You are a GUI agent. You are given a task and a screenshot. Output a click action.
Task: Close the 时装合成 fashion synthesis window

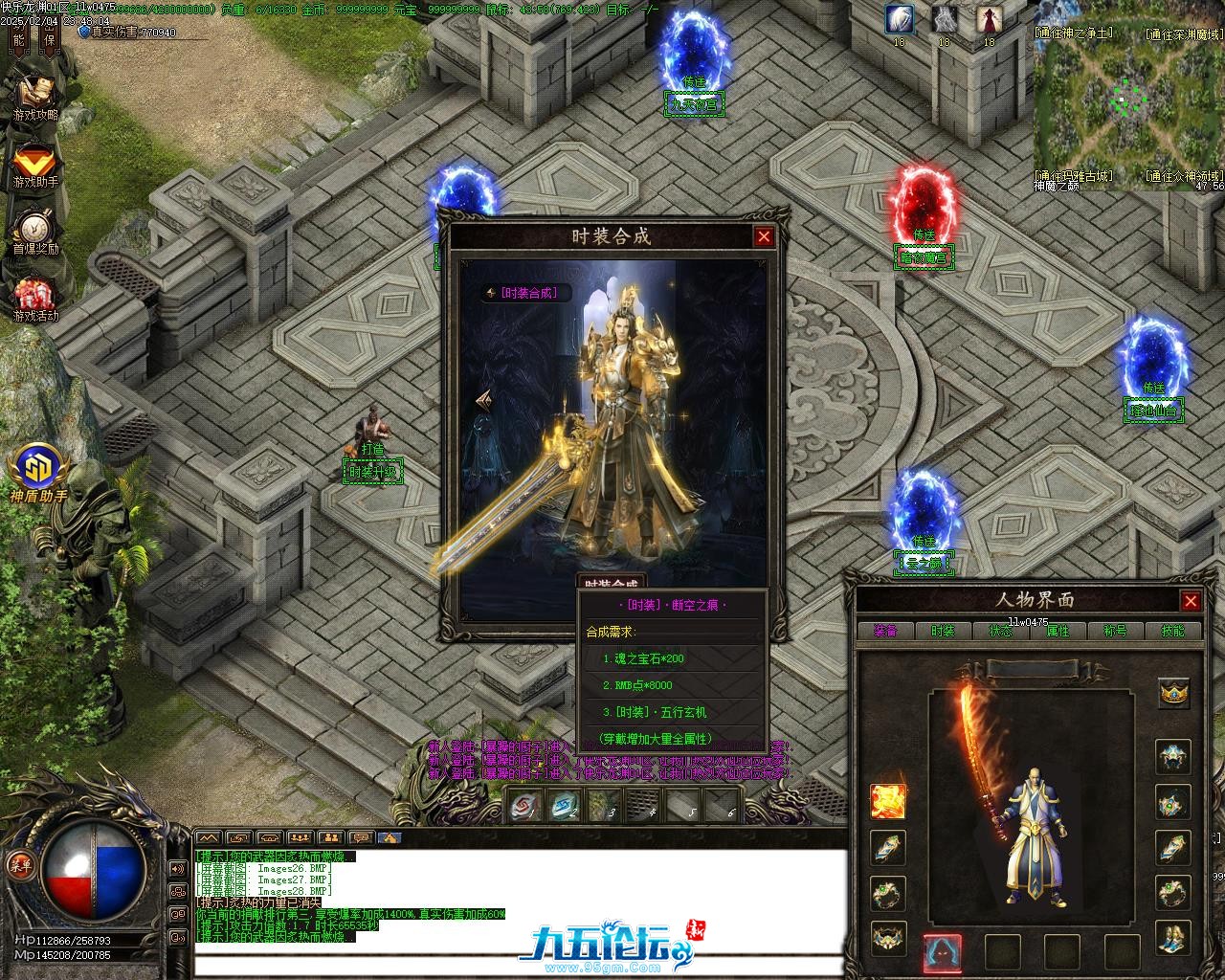tap(763, 236)
